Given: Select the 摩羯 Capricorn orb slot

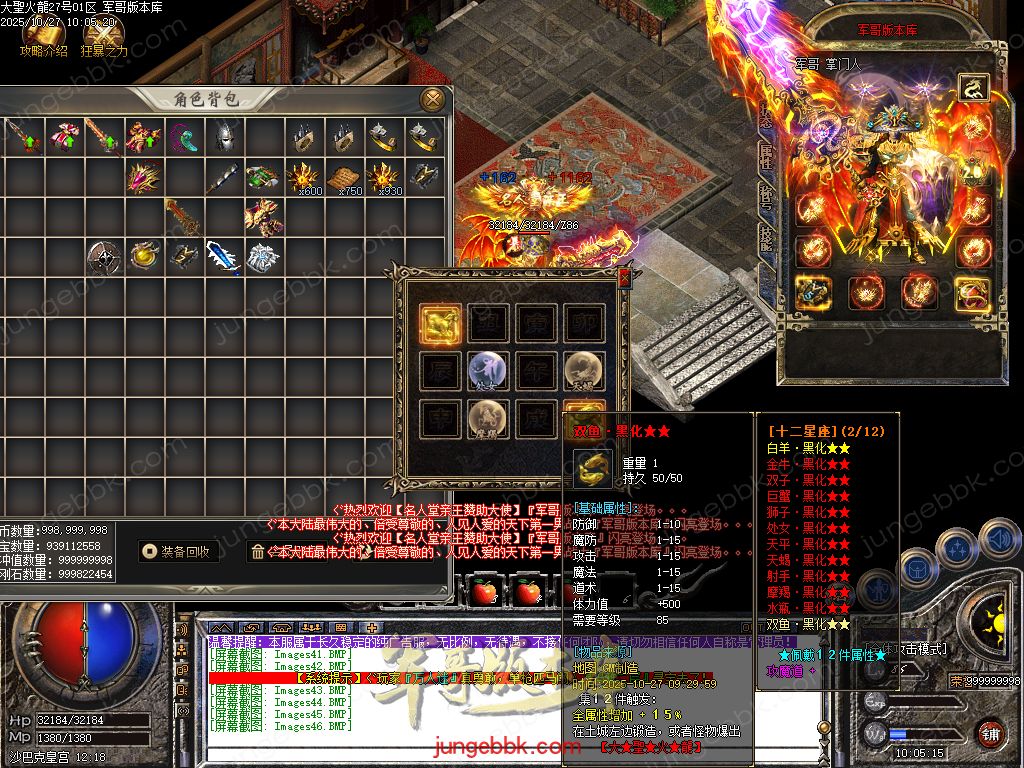Looking at the screenshot, I should [x=488, y=419].
